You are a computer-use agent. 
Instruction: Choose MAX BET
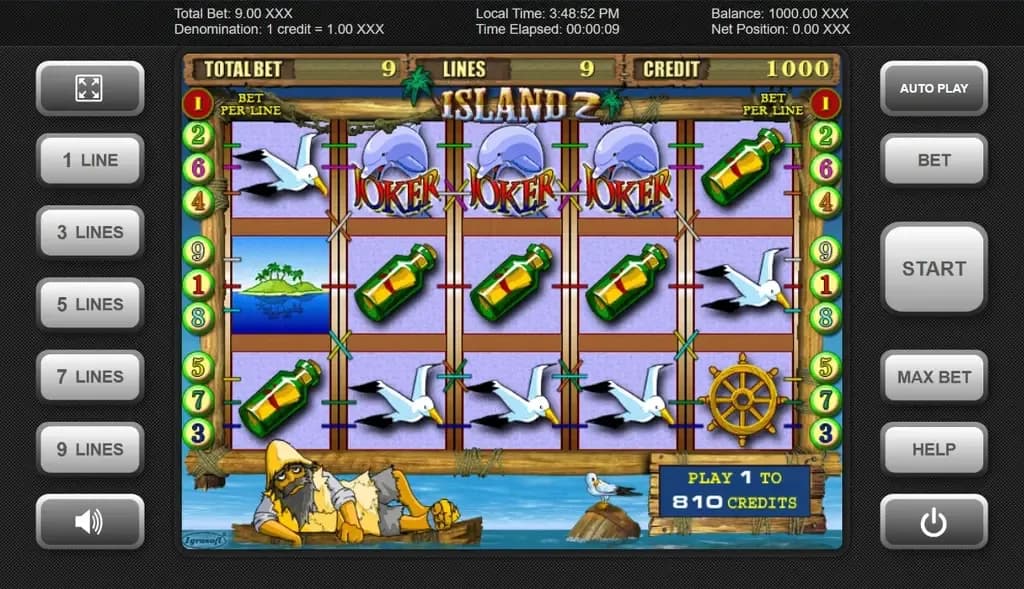click(x=933, y=377)
